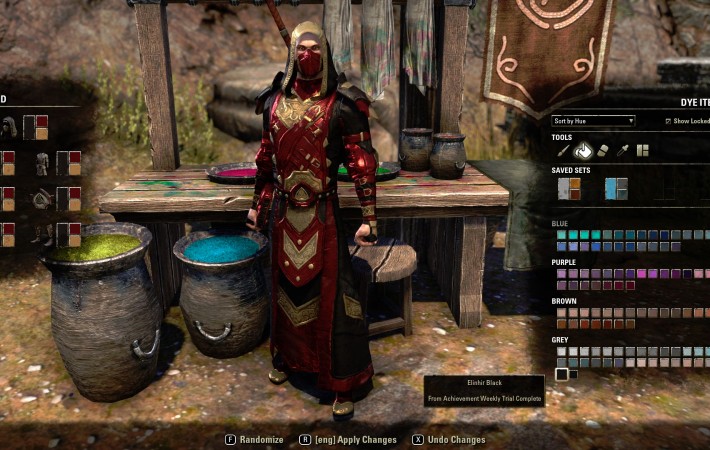Select the leg armor equipment icon

(42, 234)
